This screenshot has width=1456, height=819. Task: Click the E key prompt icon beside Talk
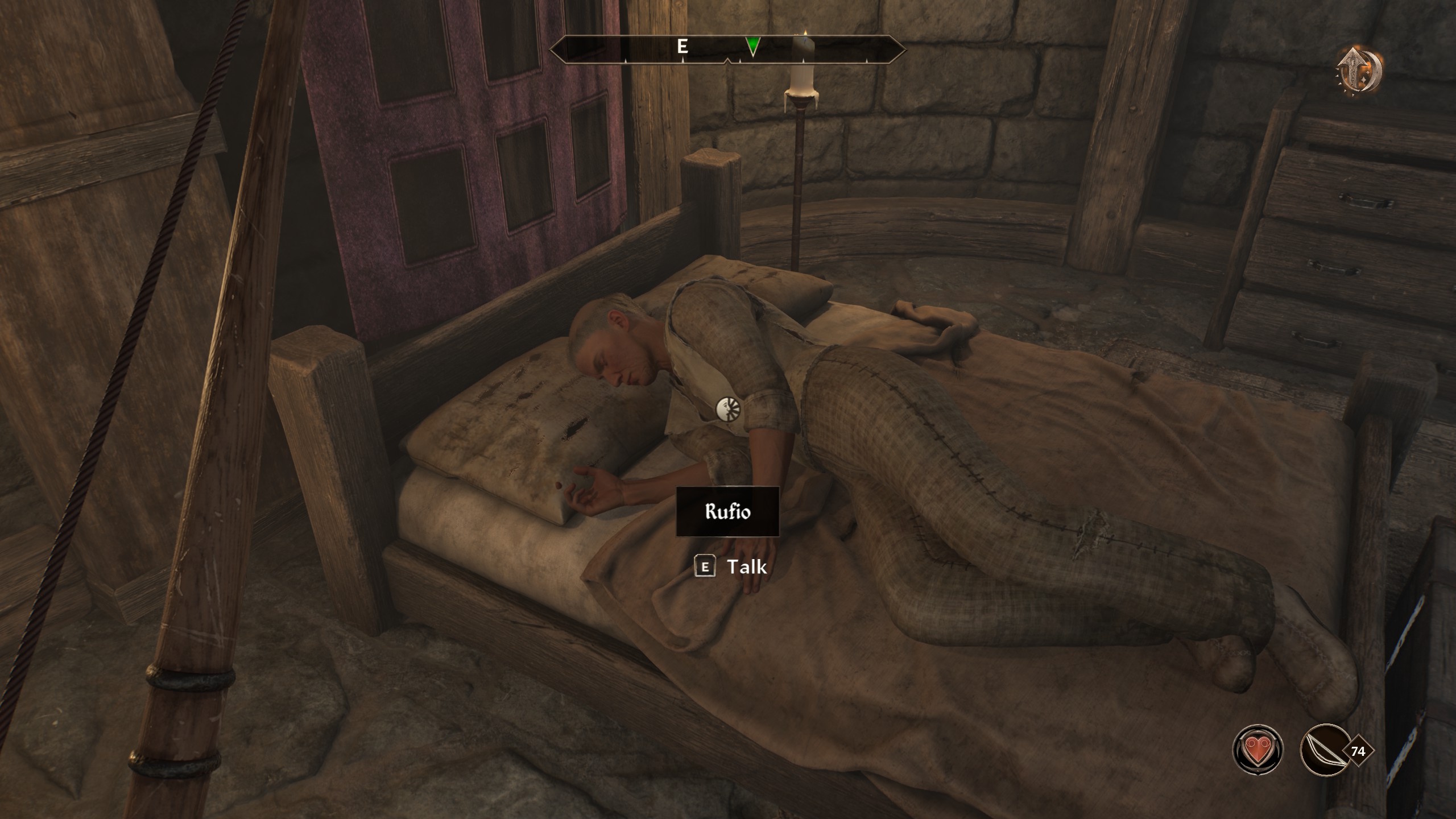(x=706, y=566)
